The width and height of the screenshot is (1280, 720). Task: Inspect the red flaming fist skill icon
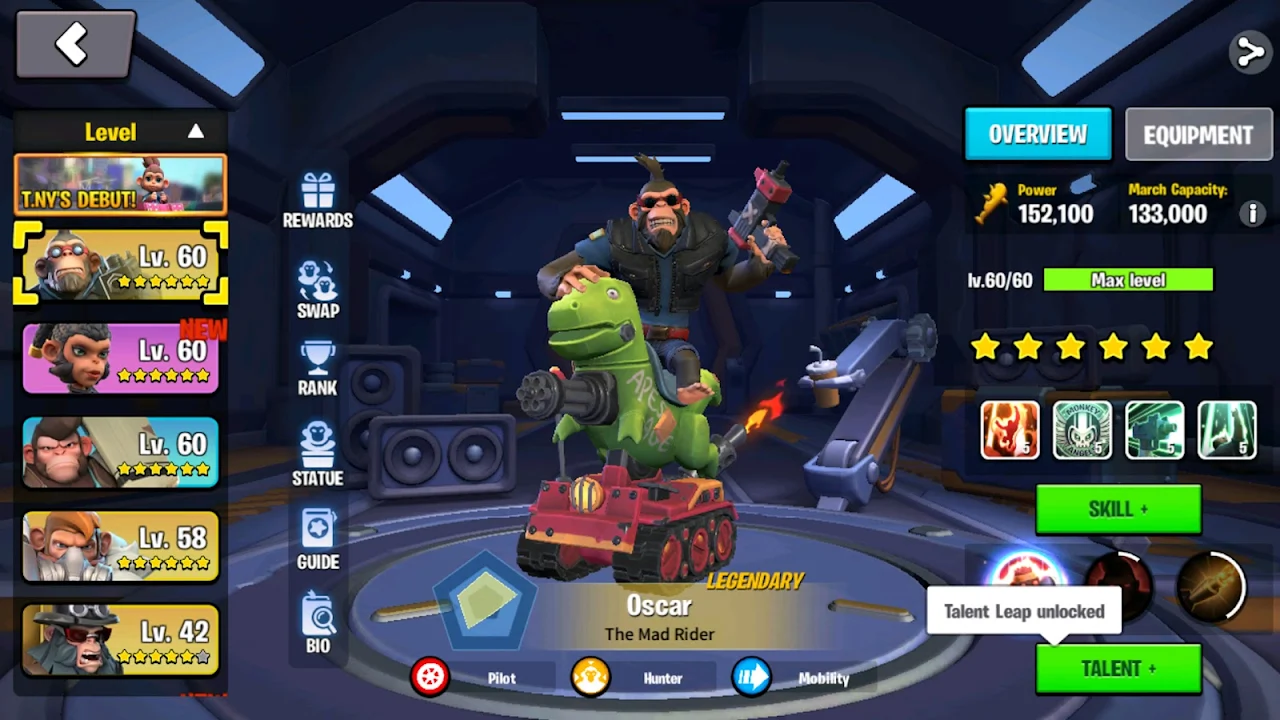click(x=1010, y=430)
